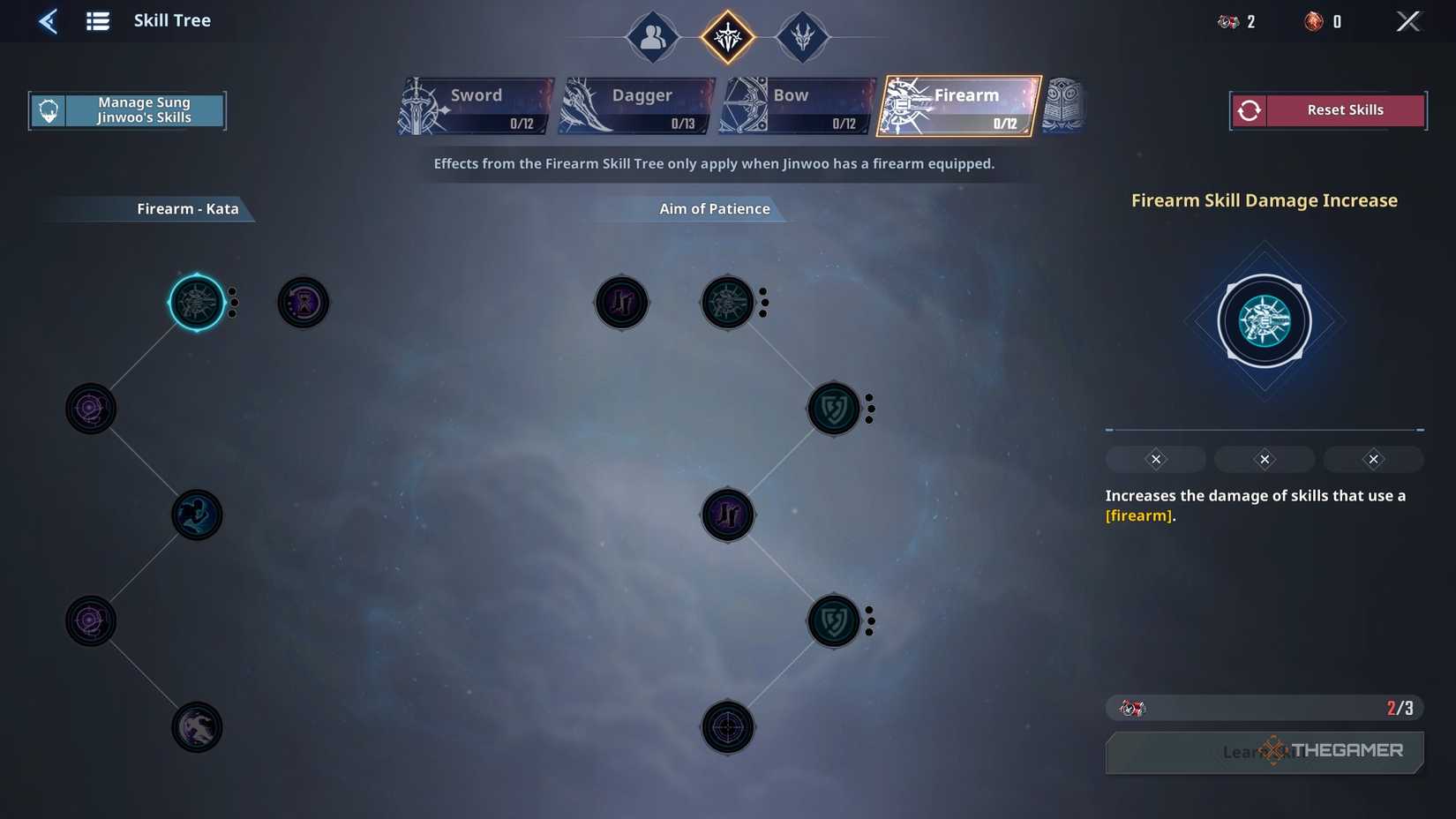The height and width of the screenshot is (819, 1456).
Task: Click the purple hourglass node in Firearm - Kata
Action: pyautogui.click(x=304, y=302)
